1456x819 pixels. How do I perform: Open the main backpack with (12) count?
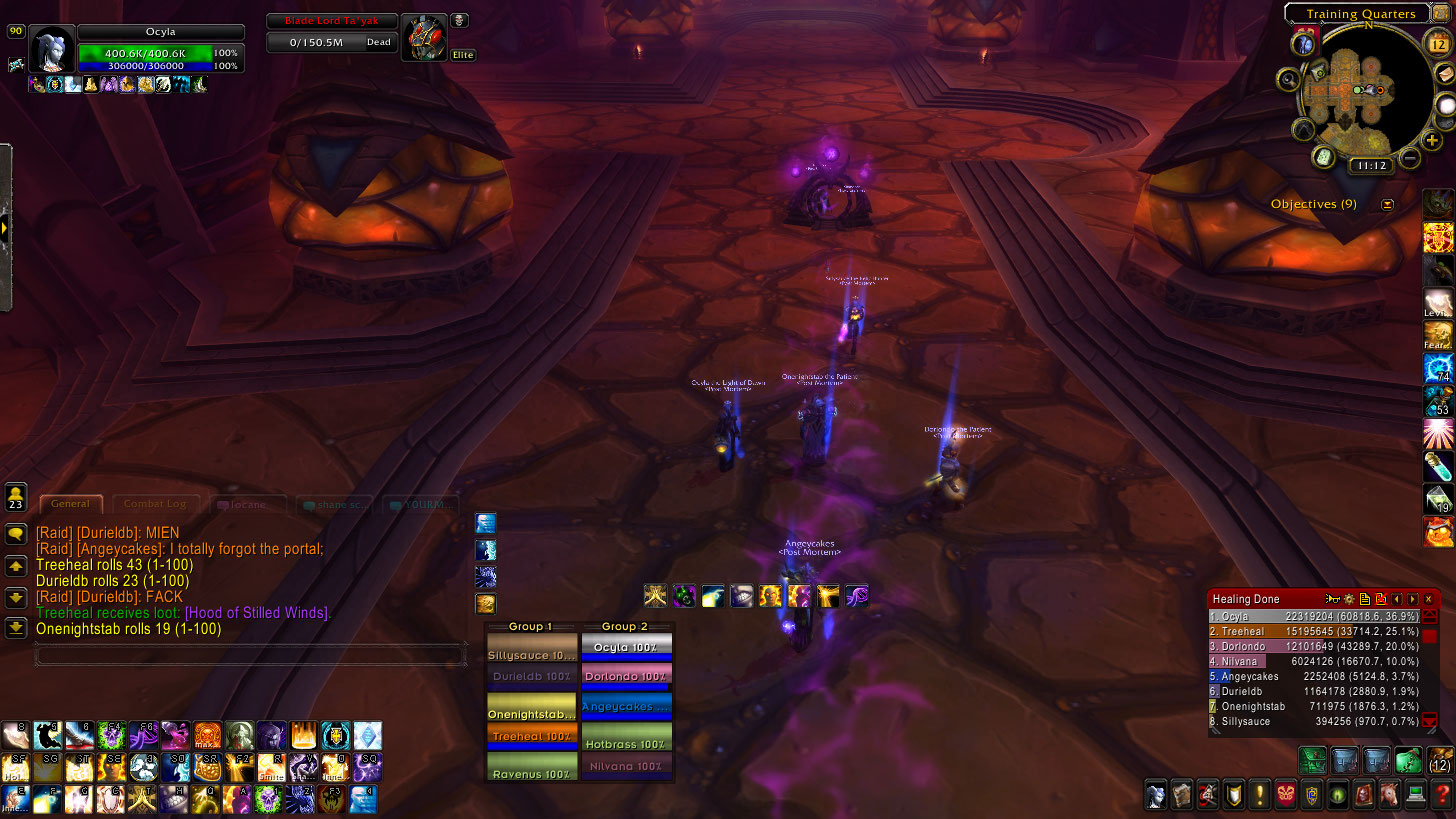(x=1441, y=760)
